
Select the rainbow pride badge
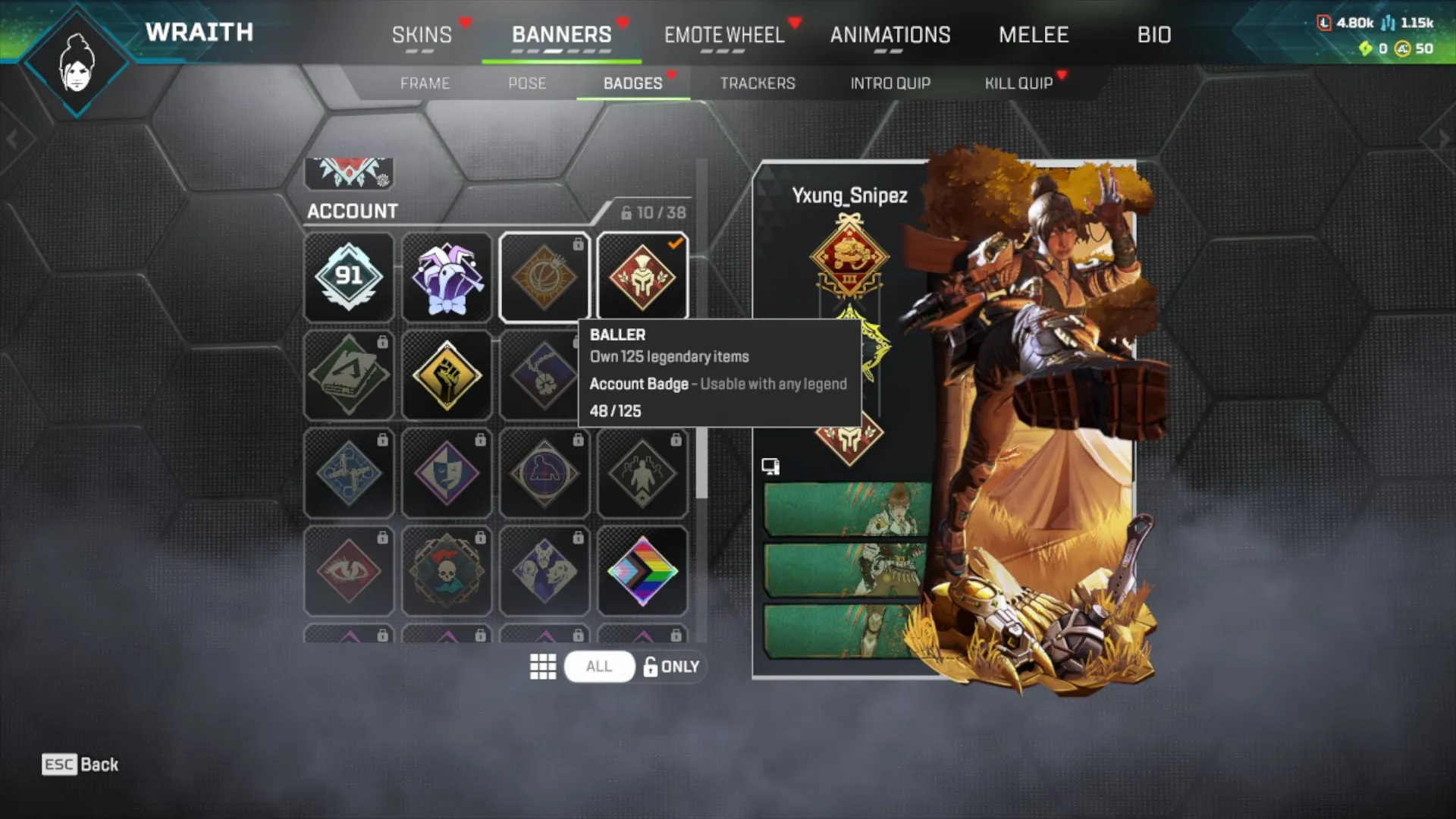[x=642, y=570]
